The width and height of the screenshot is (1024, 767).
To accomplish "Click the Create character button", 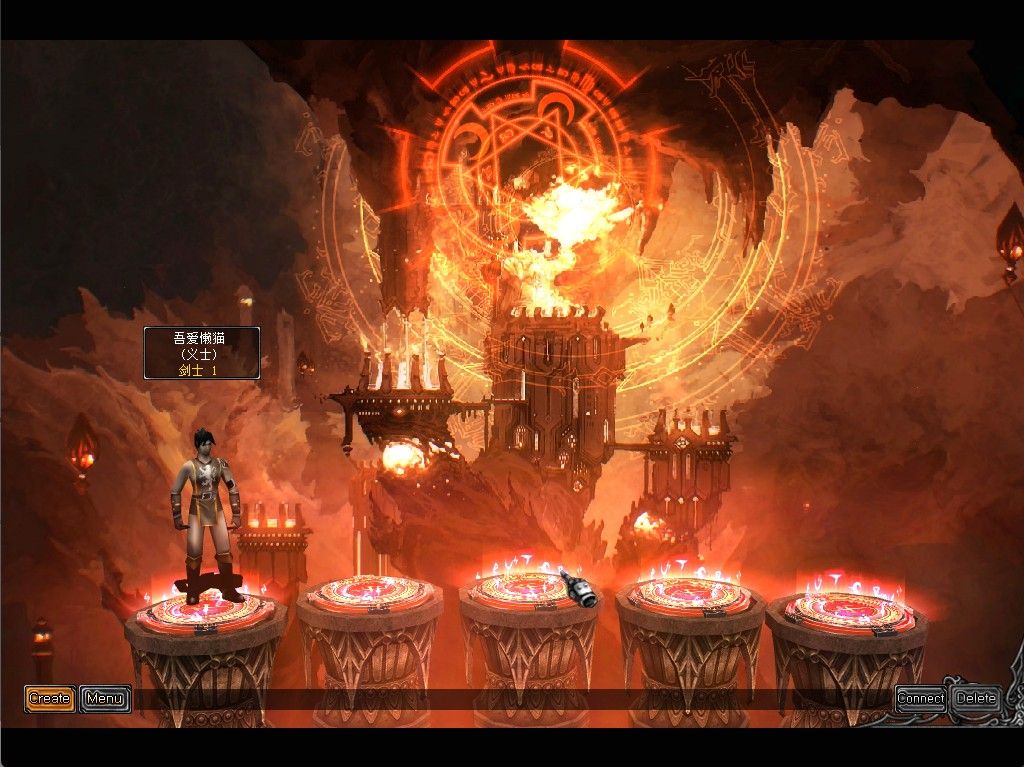I will 49,698.
